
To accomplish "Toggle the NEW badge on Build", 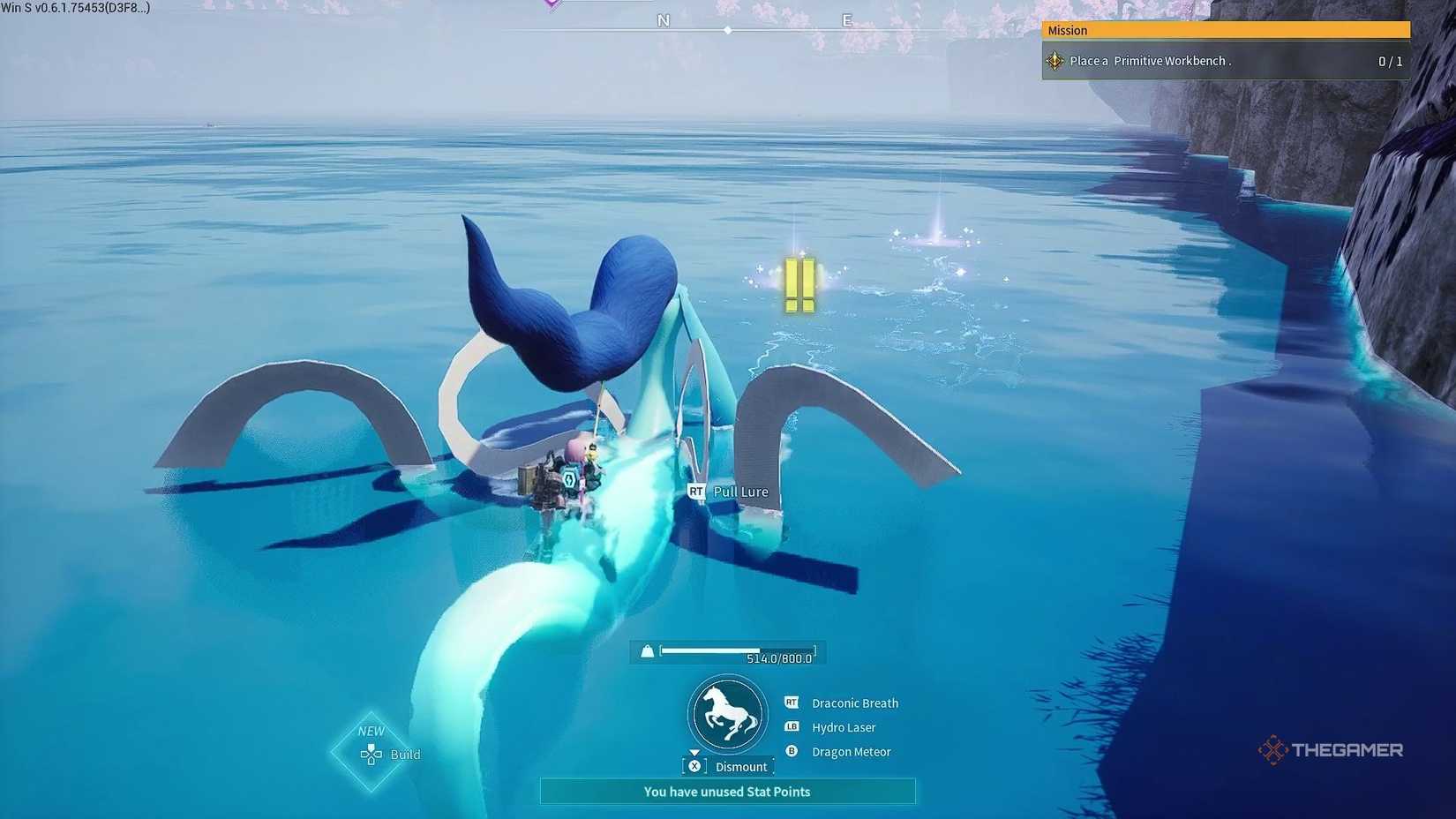I will tap(371, 731).
